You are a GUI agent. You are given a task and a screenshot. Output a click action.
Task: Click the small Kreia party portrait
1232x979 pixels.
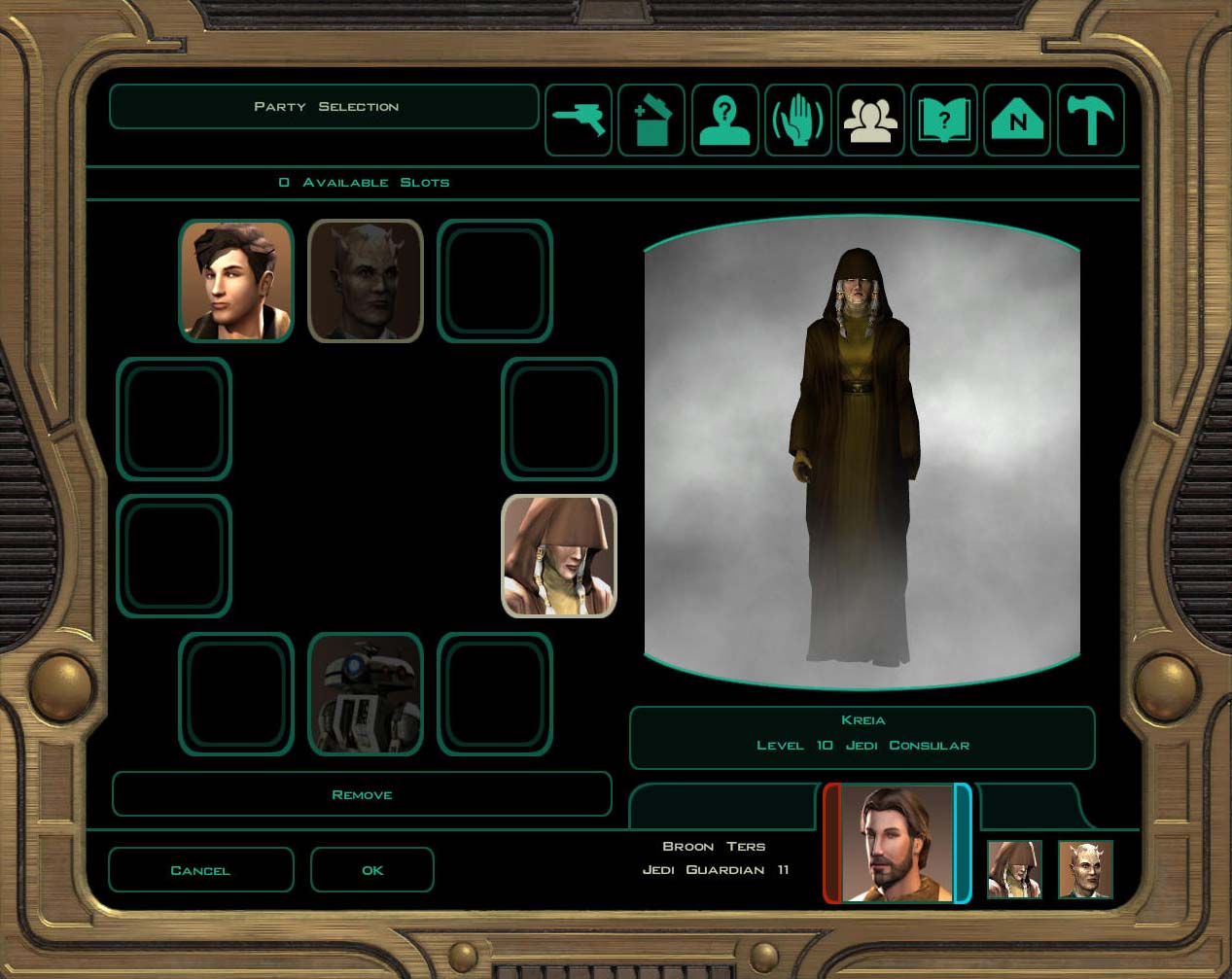(1014, 869)
